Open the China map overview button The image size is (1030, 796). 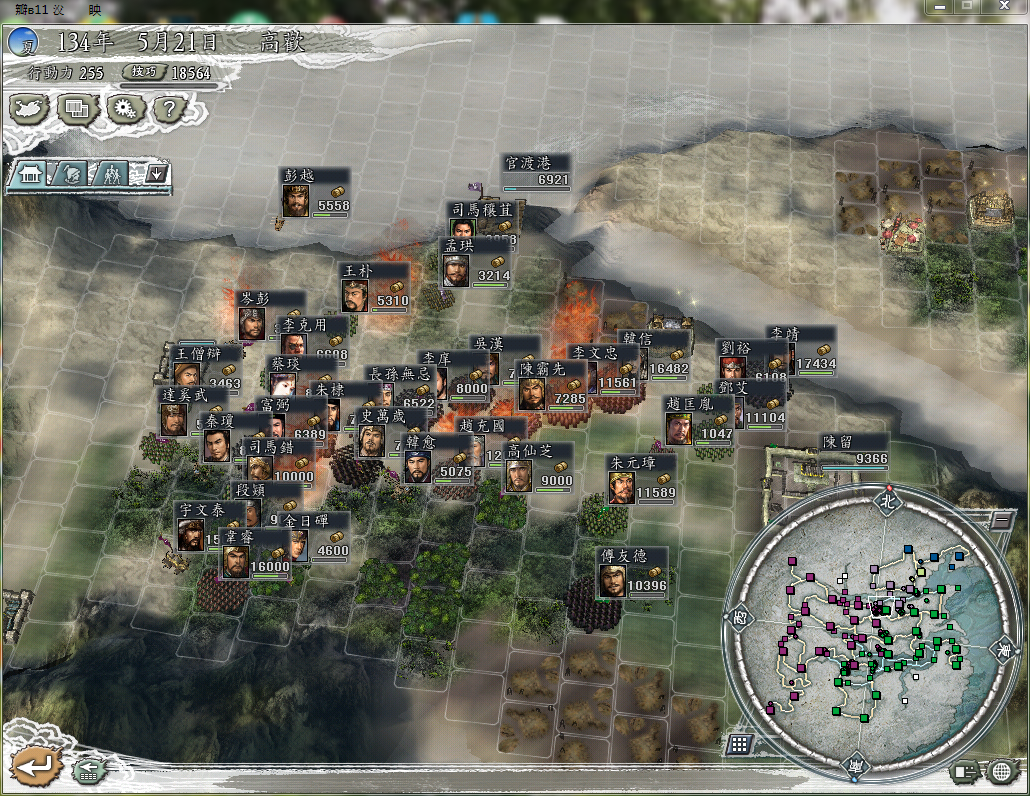tap(31, 107)
